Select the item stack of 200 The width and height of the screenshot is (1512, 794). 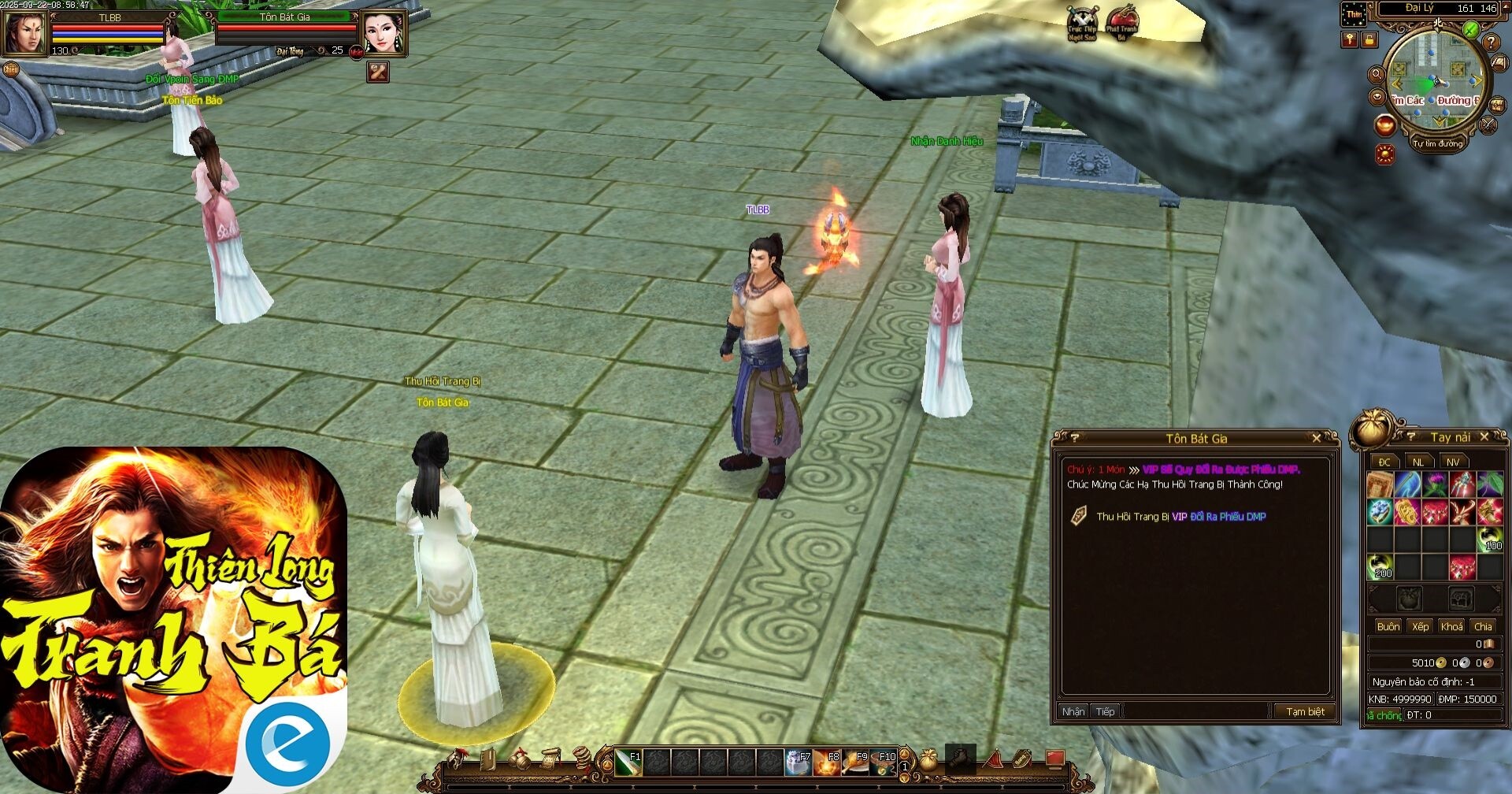pos(1380,566)
